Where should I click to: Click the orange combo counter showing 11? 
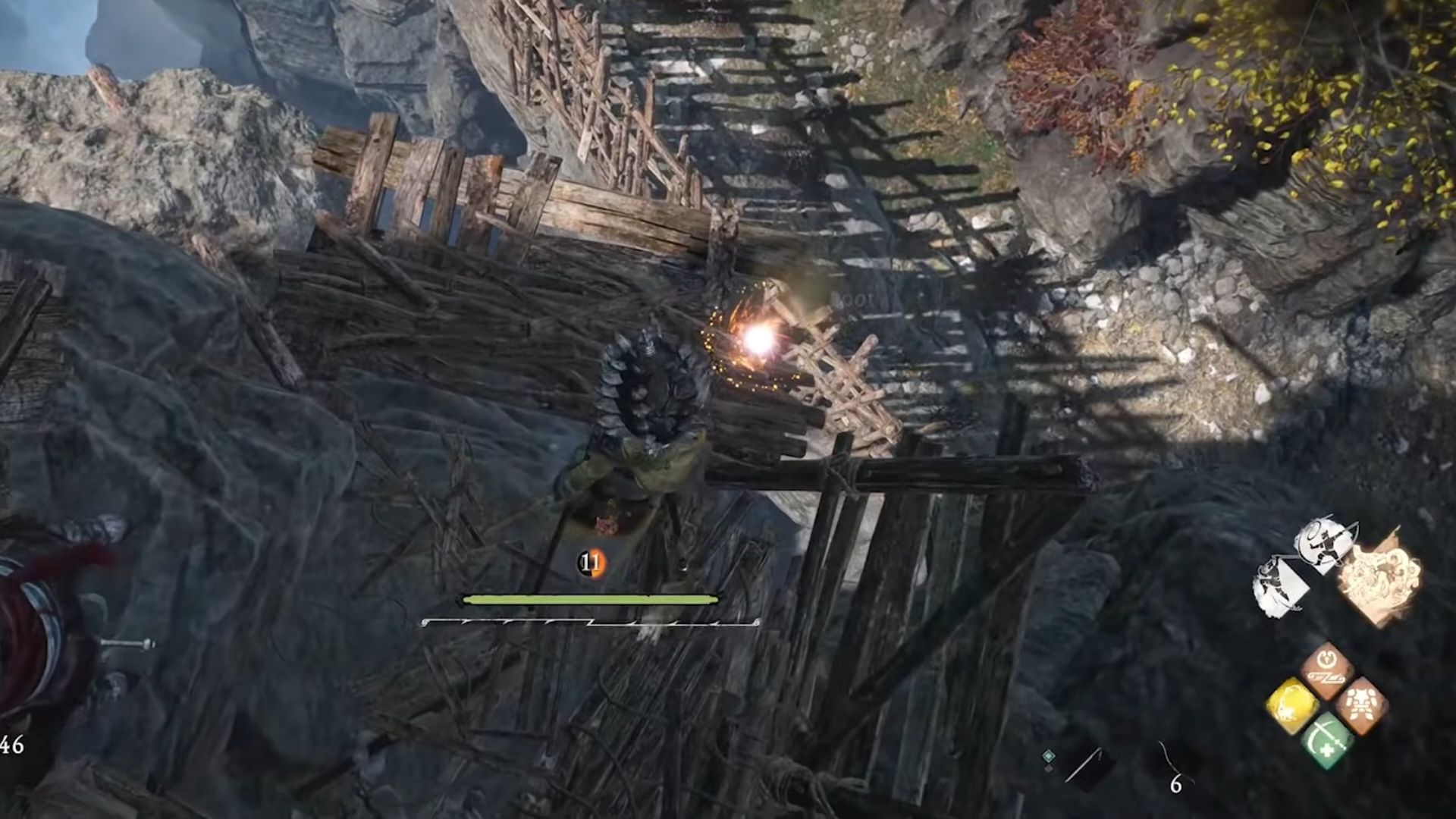591,561
